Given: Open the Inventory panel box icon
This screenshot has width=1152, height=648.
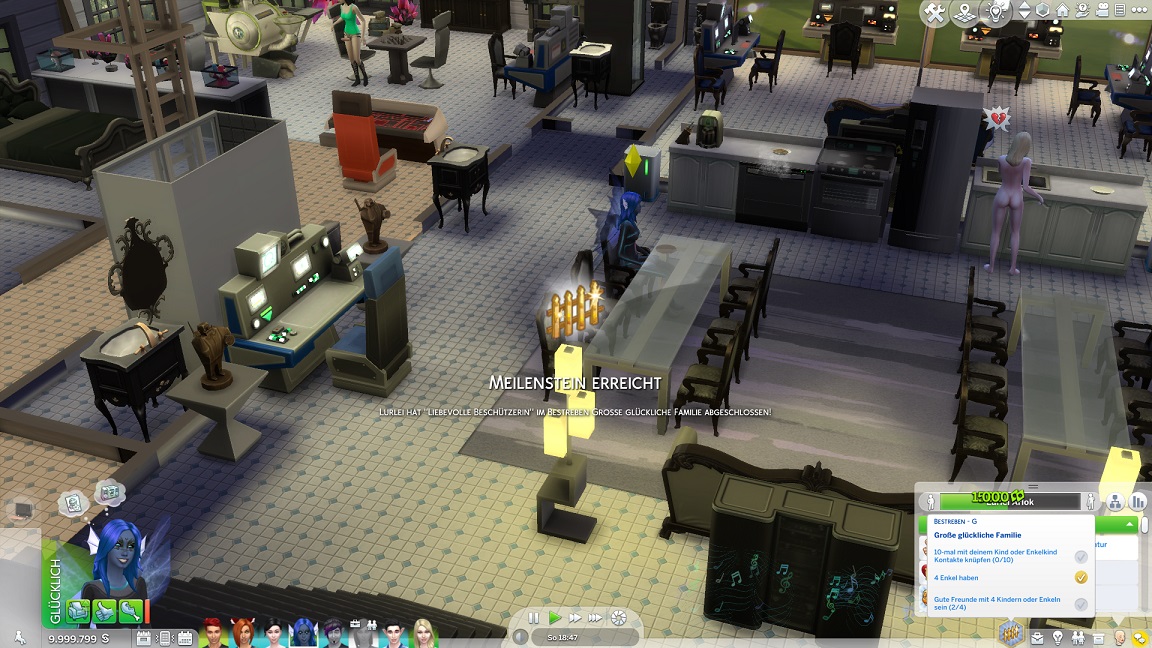Looking at the screenshot, I should [1099, 636].
